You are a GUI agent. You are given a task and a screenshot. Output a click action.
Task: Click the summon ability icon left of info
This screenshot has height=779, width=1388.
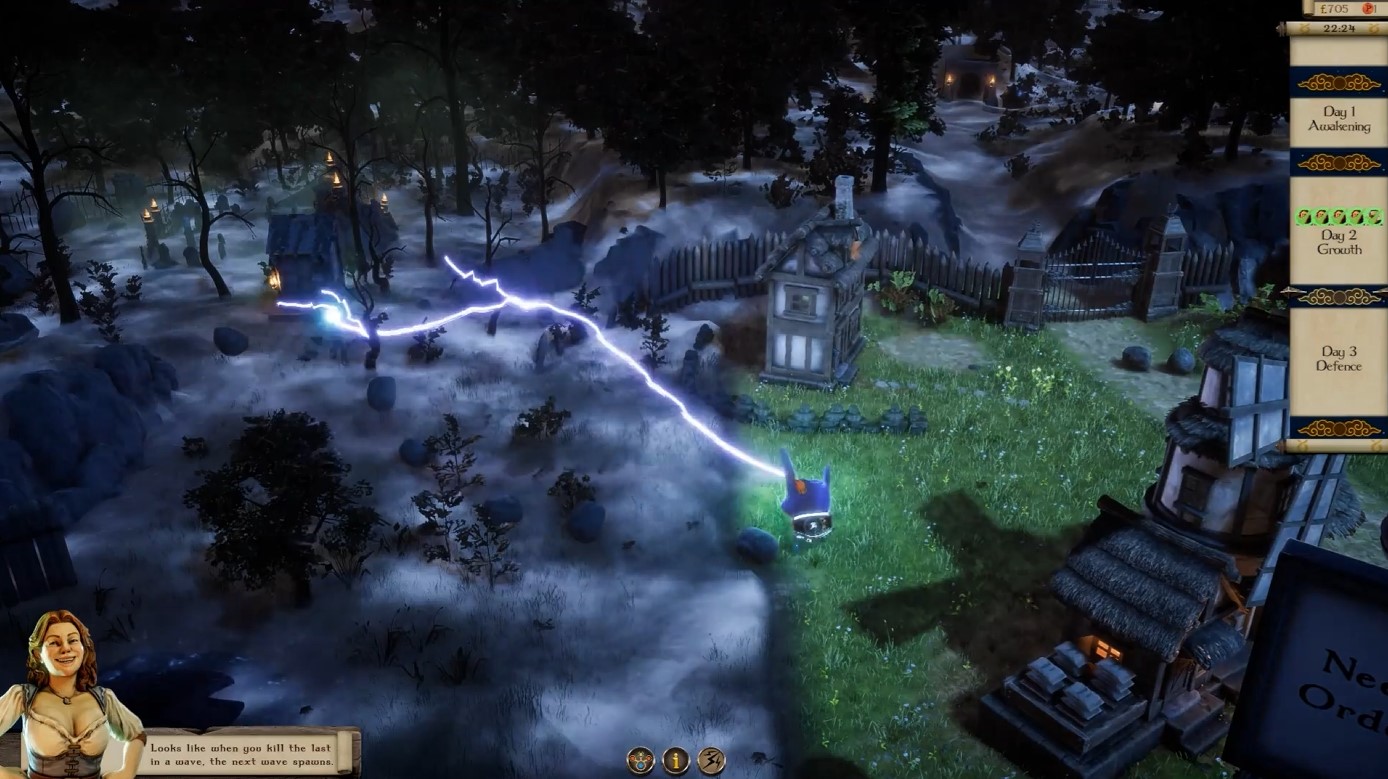(x=640, y=758)
